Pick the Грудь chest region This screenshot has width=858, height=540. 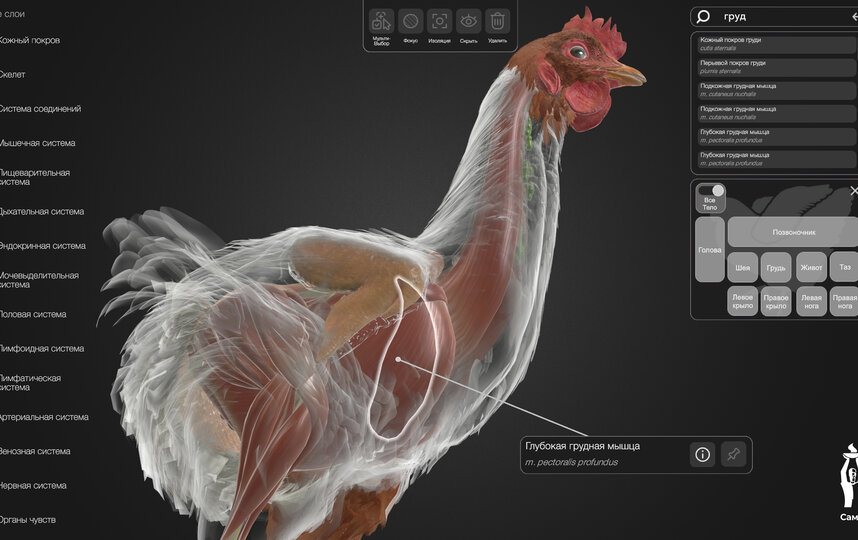coord(776,268)
